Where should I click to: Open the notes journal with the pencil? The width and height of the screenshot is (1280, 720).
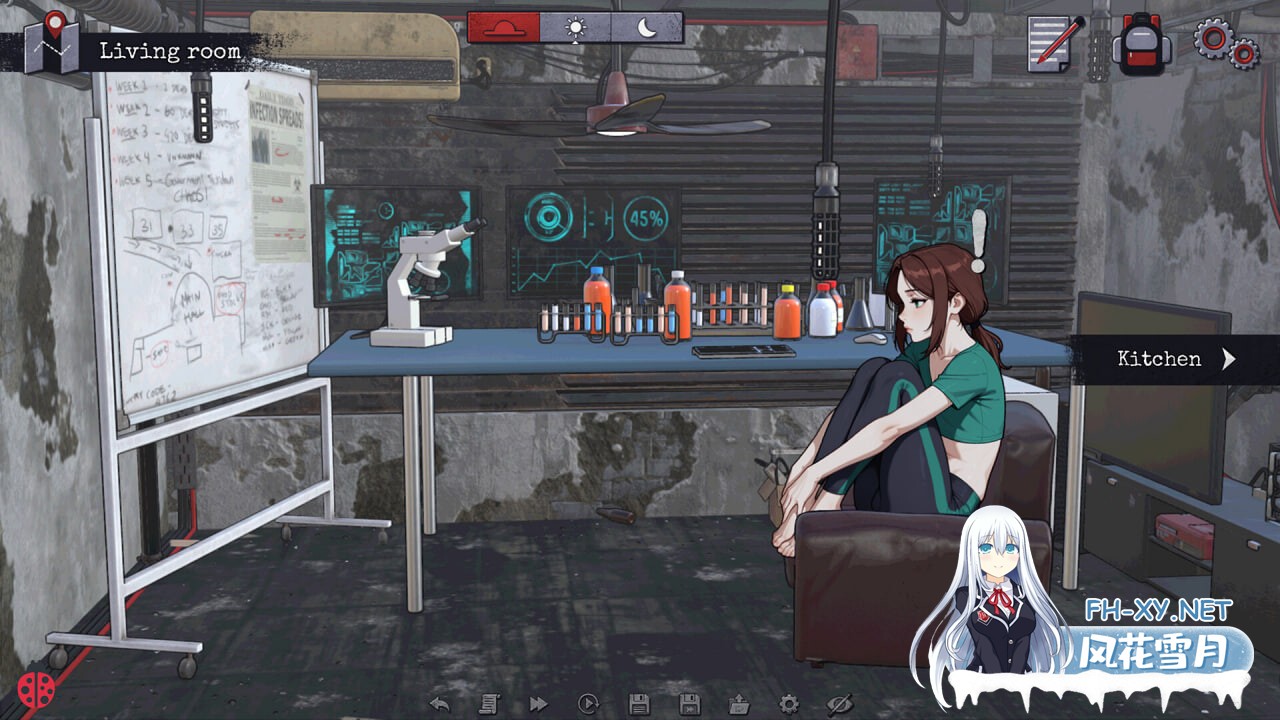(x=1054, y=43)
